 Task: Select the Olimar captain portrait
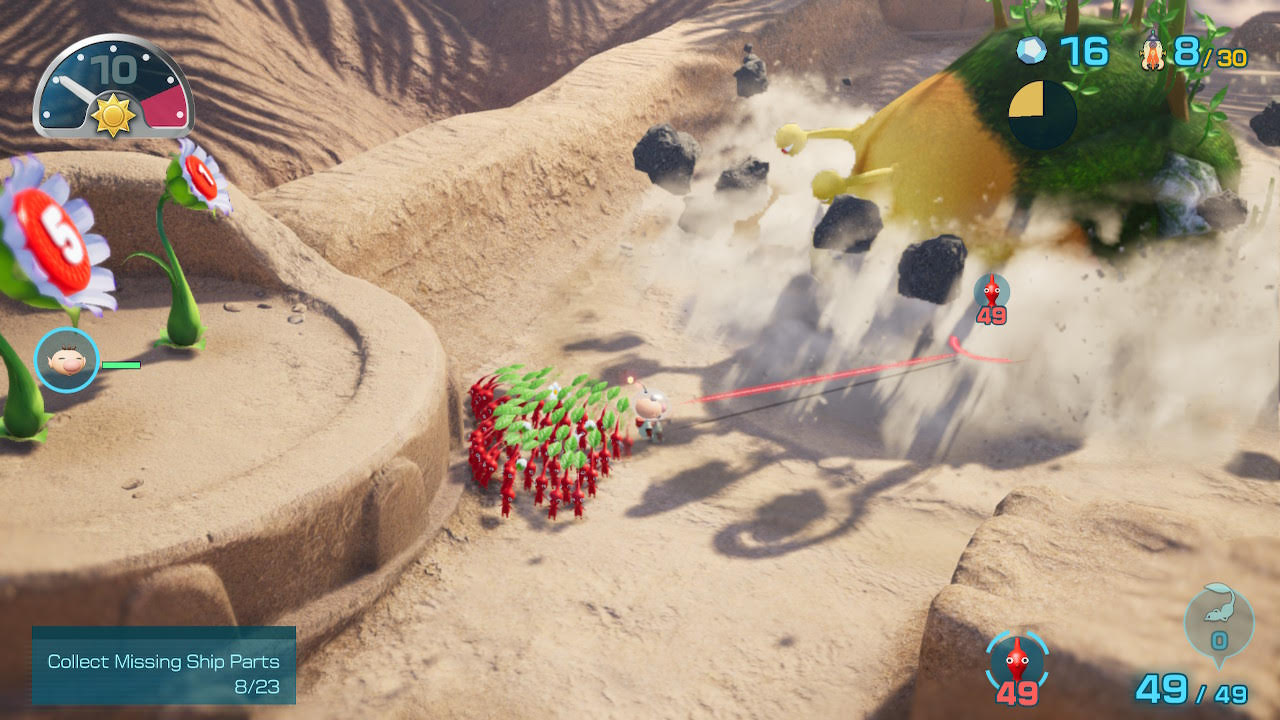[x=66, y=360]
